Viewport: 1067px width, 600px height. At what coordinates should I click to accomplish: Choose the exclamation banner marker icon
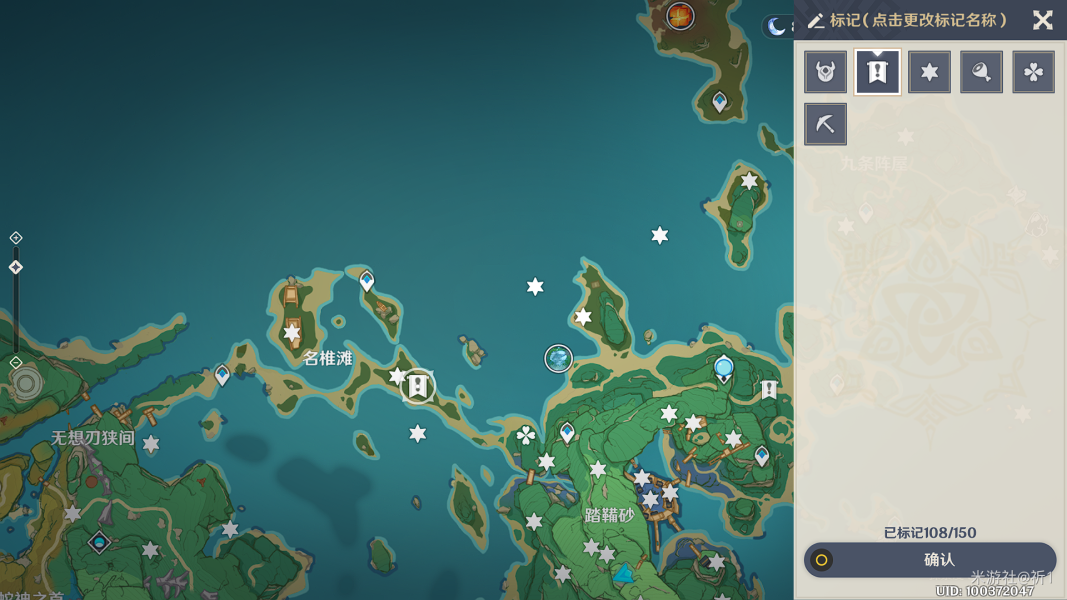pos(877,72)
